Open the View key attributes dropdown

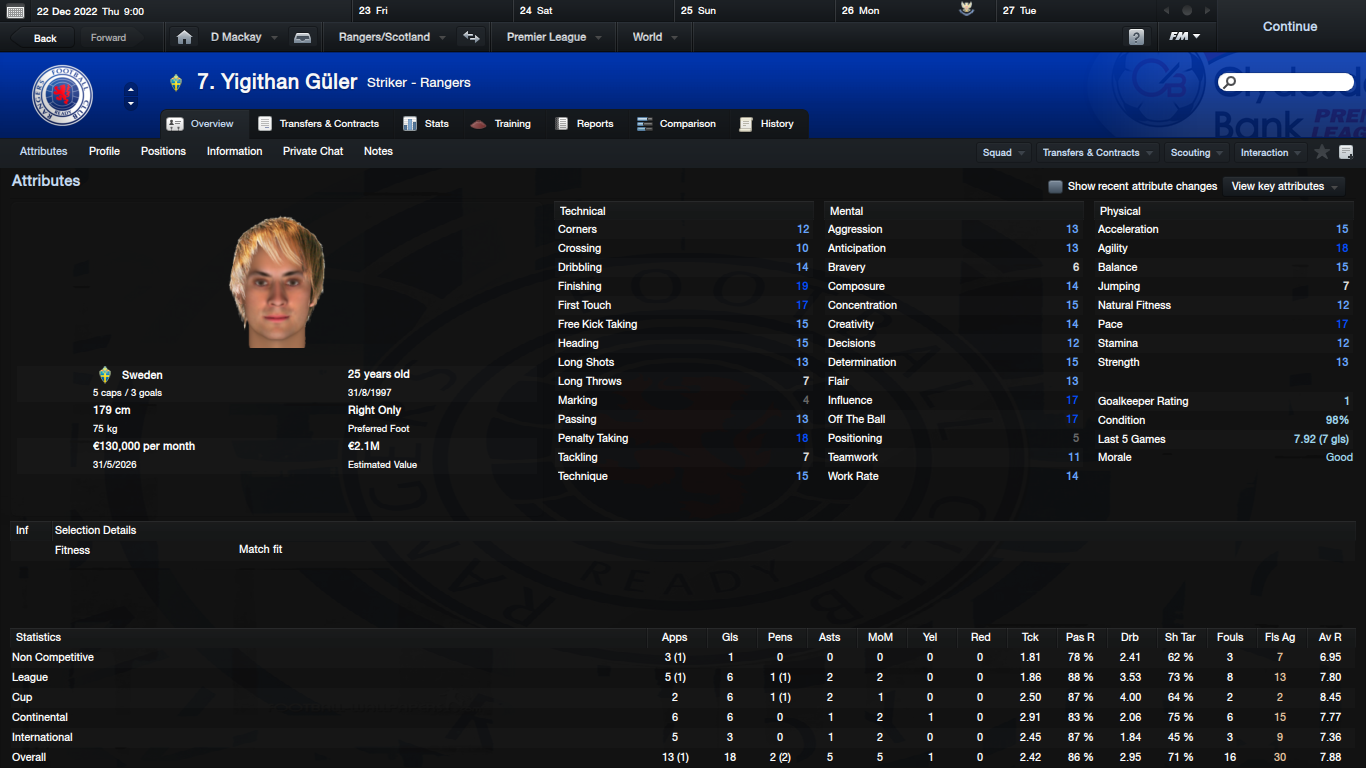coord(1284,186)
